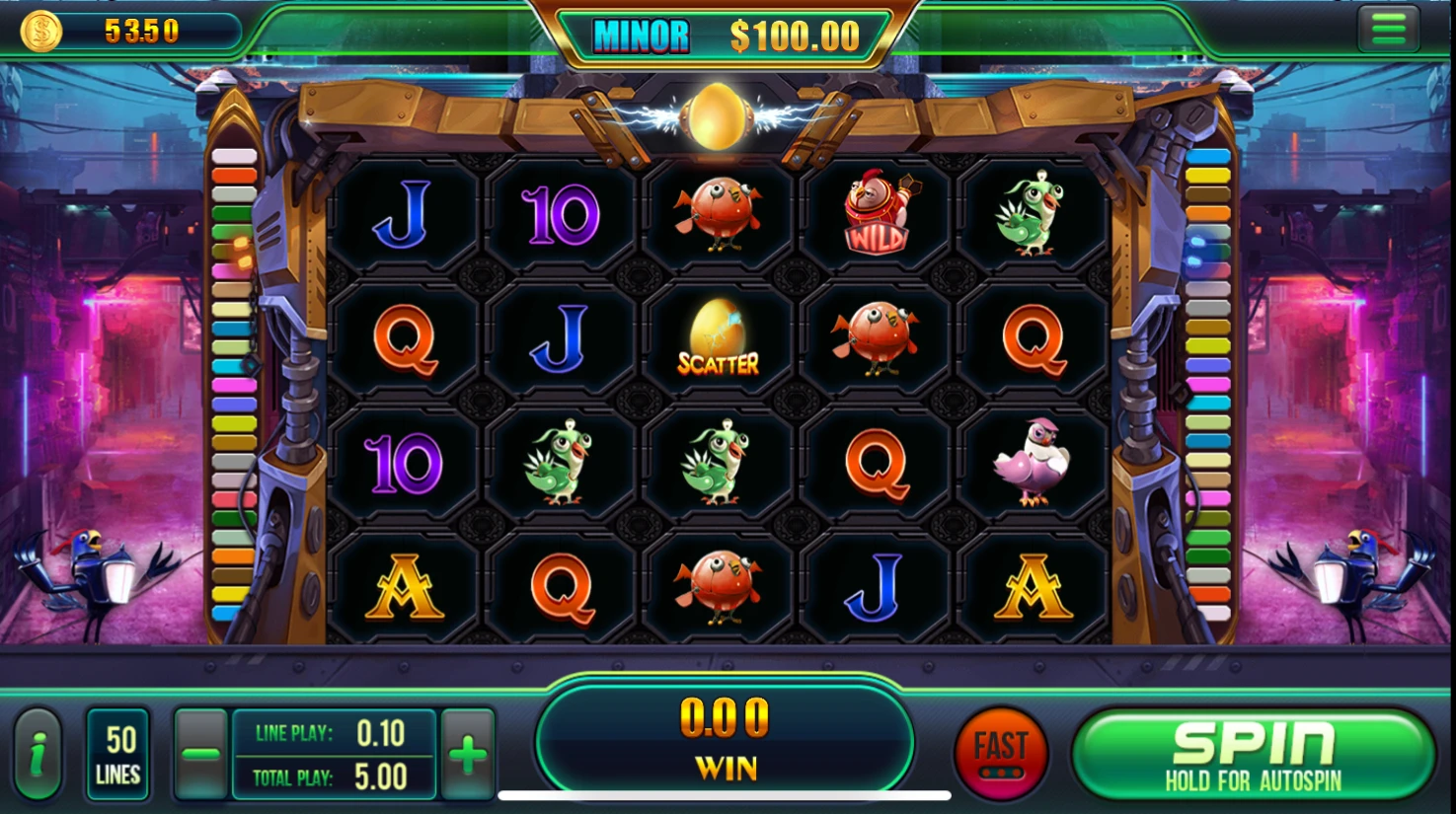Open the paytable info button

tap(38, 756)
